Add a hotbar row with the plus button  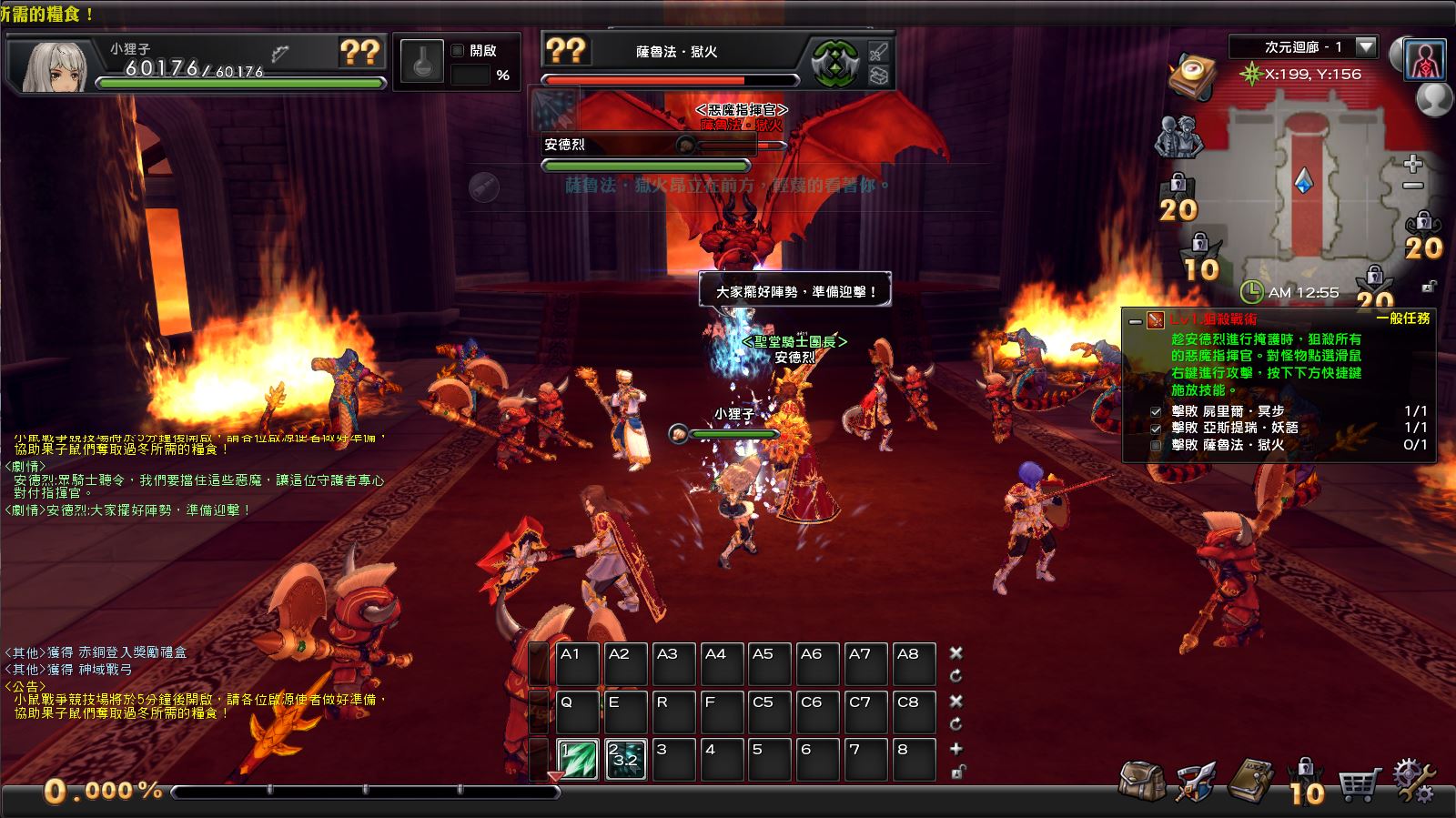click(x=956, y=749)
